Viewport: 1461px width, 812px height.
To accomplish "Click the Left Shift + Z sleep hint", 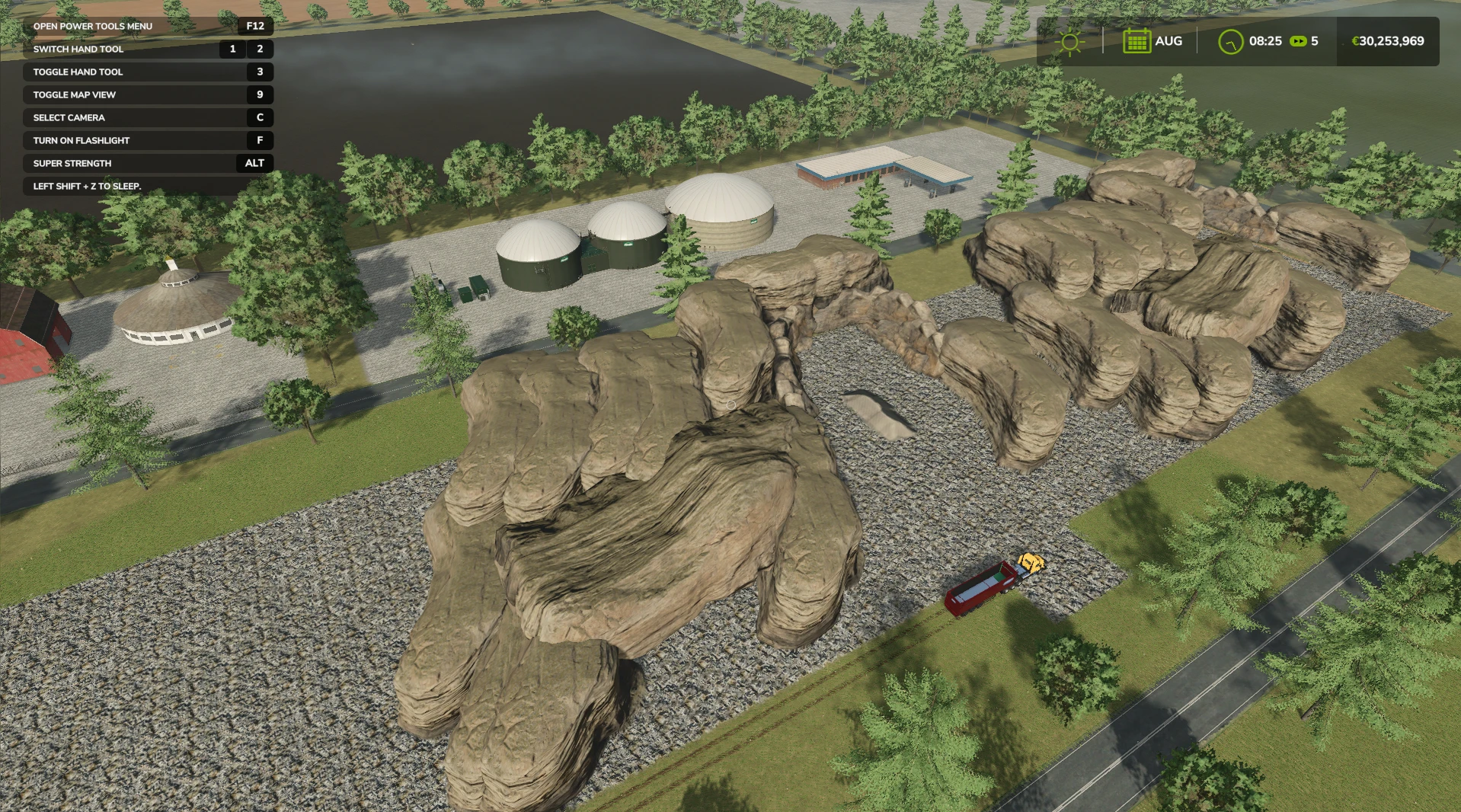I will coord(86,186).
